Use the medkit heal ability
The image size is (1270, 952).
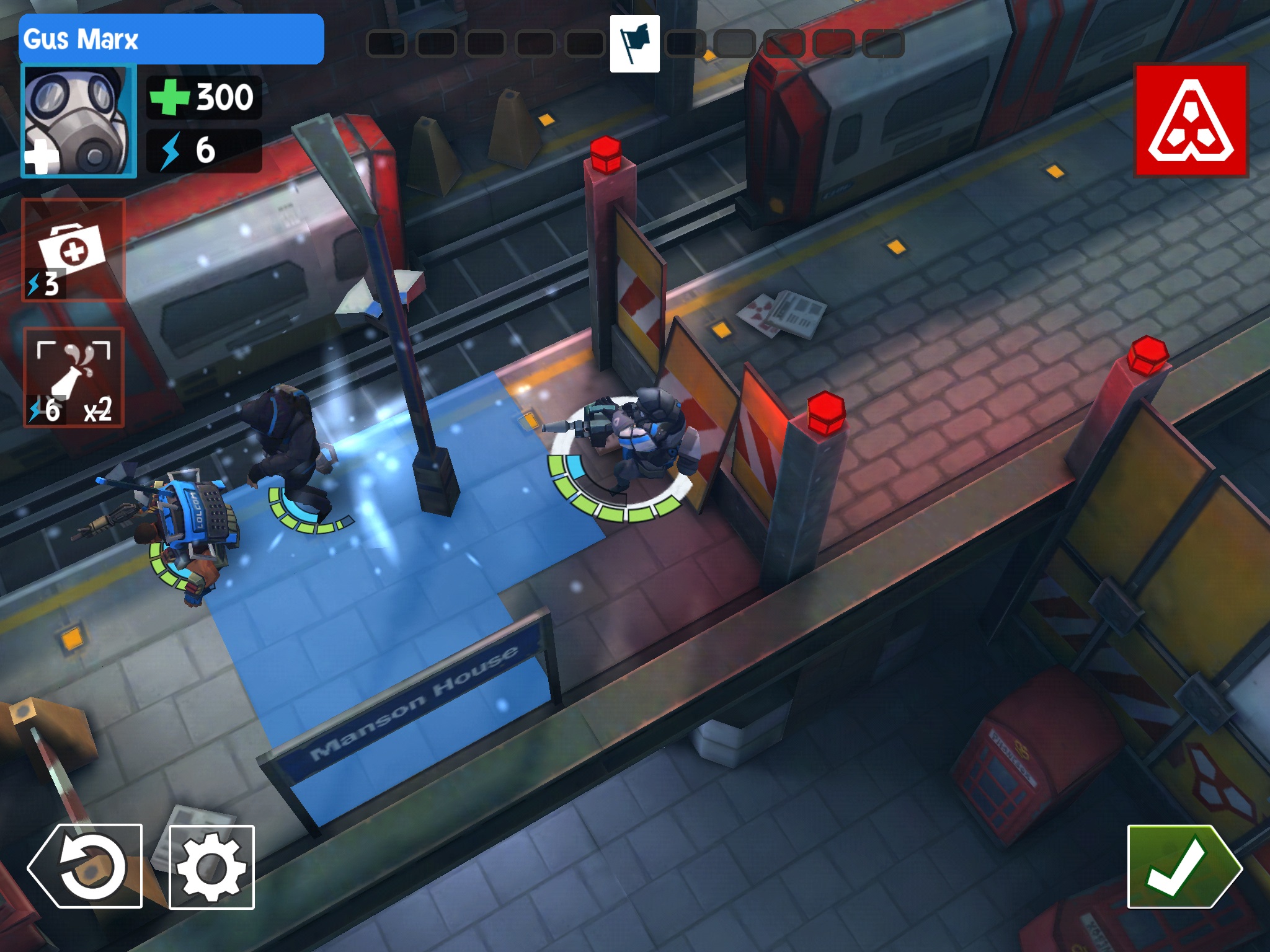point(73,250)
